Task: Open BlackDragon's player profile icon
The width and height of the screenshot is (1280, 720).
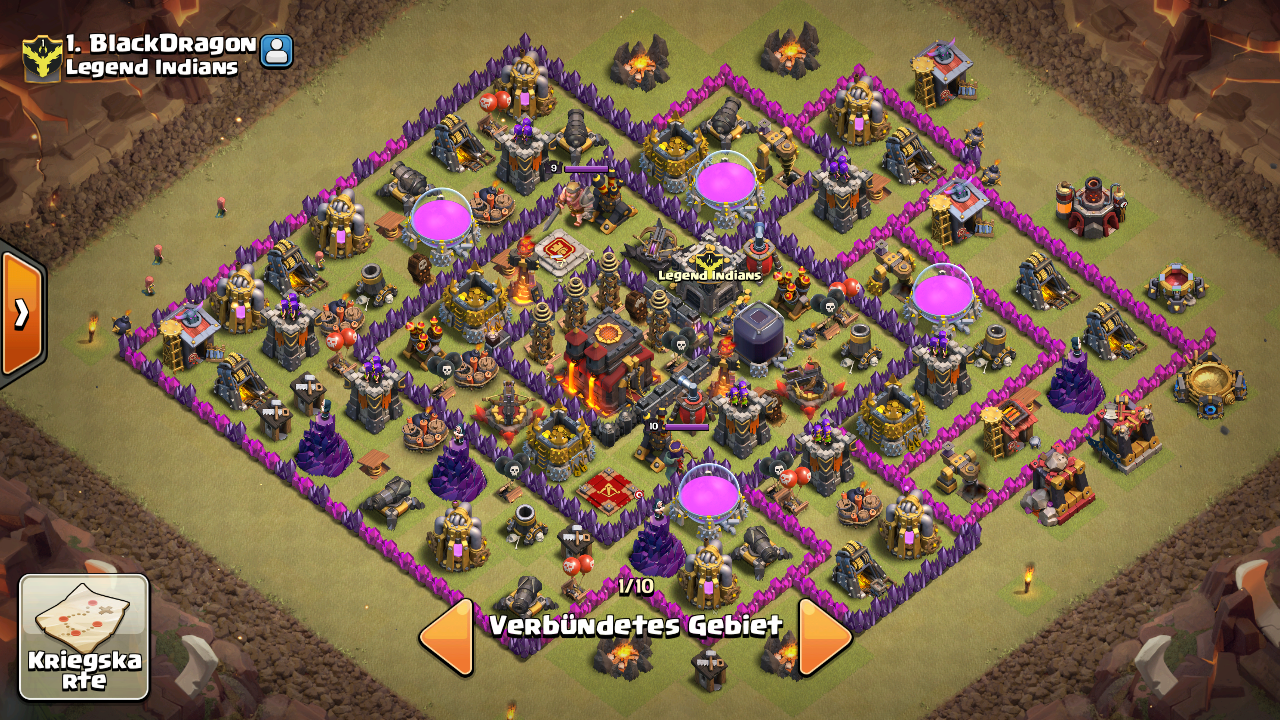Action: point(276,51)
